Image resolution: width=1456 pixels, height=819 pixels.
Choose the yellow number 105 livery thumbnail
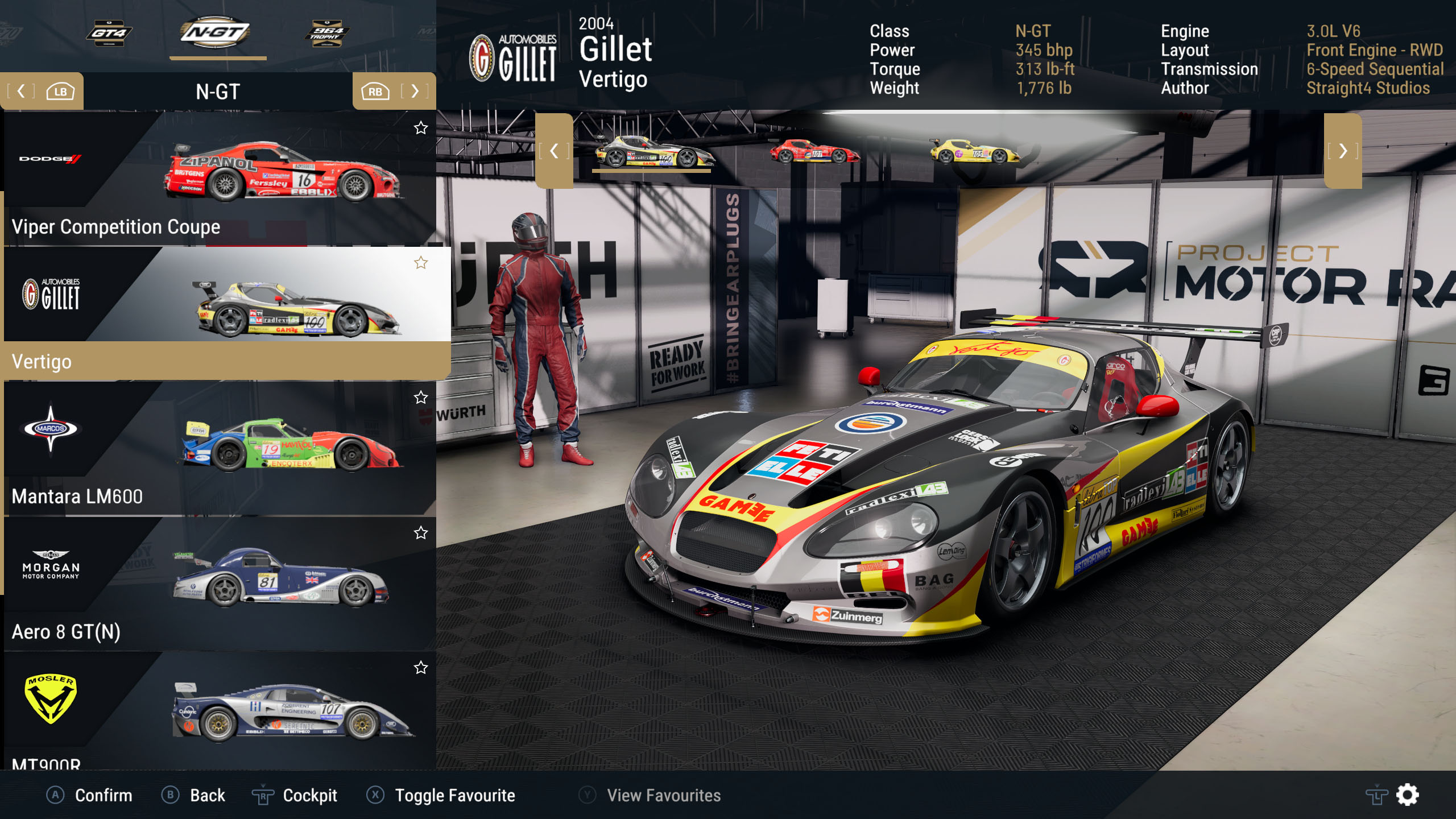click(974, 152)
